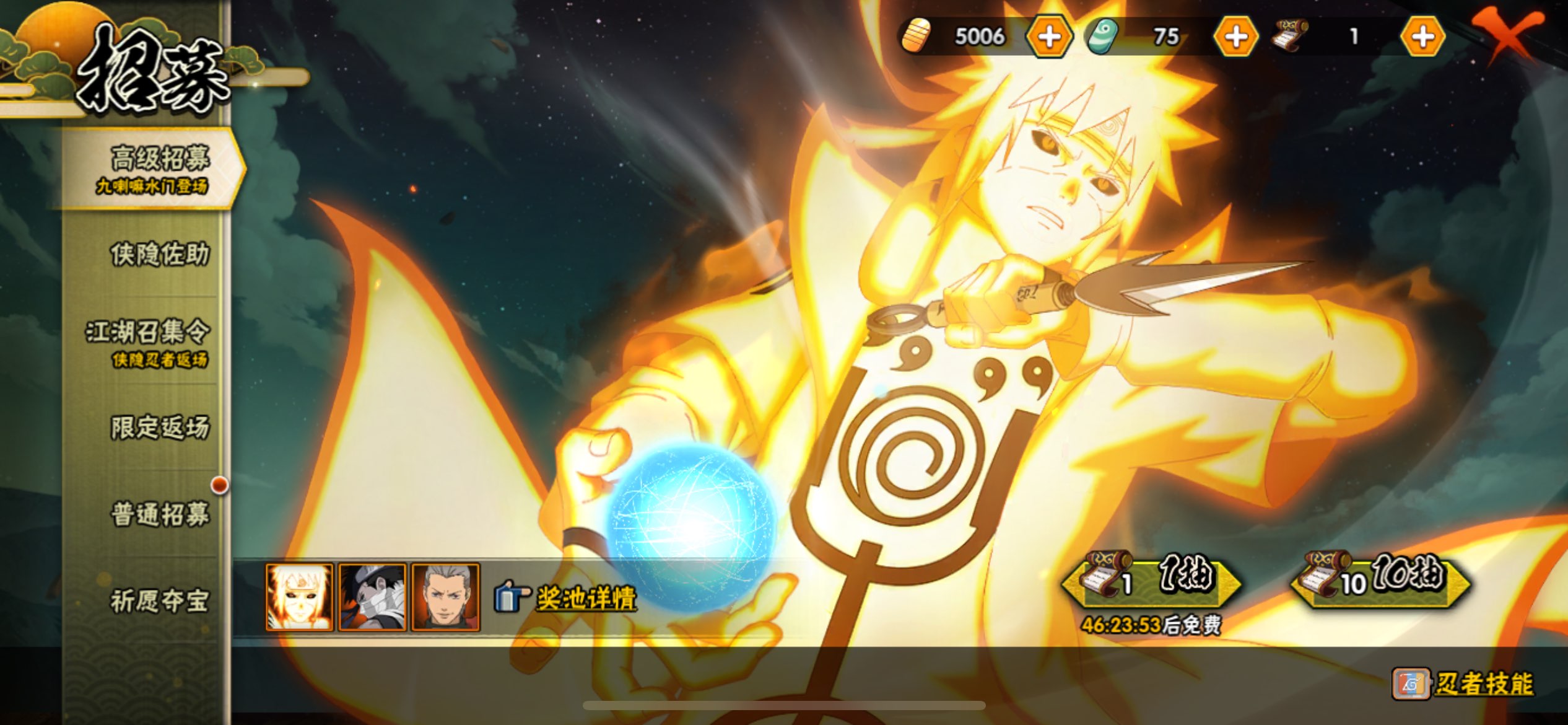1568x725 pixels.
Task: Open the 侠隐佐助 recruitment tab
Action: tap(160, 255)
